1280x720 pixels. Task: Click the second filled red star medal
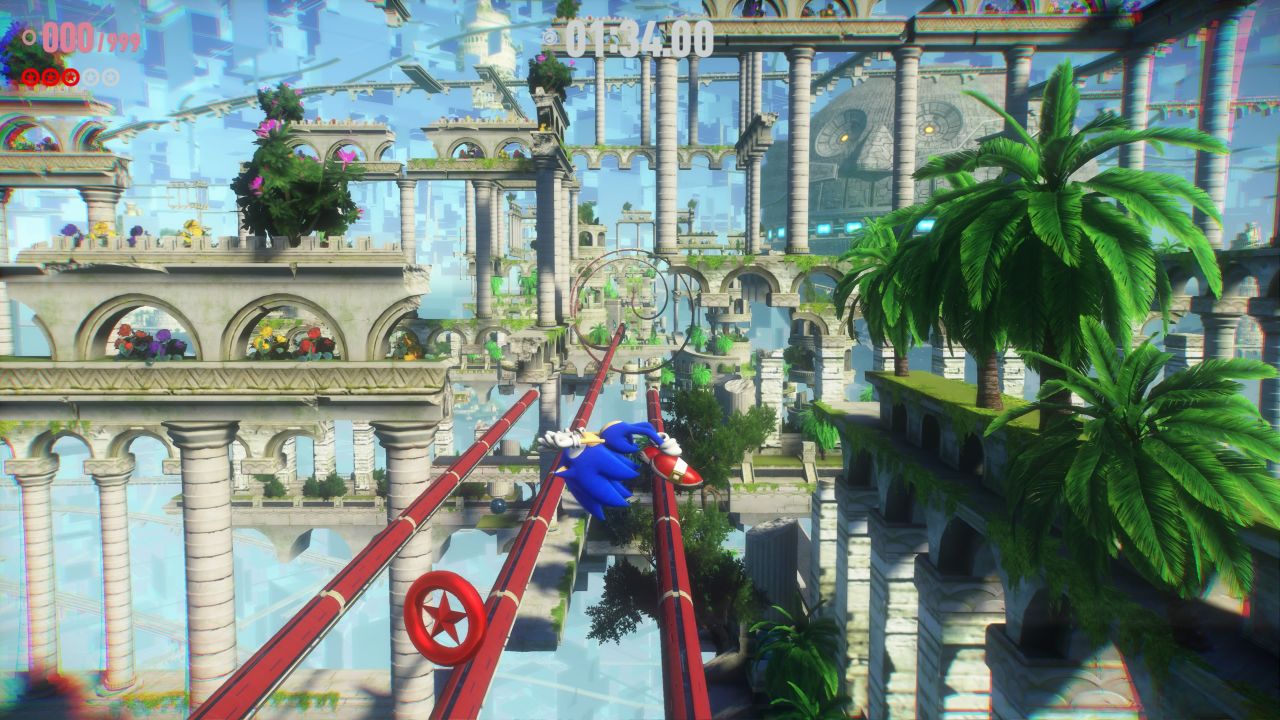click(50, 77)
